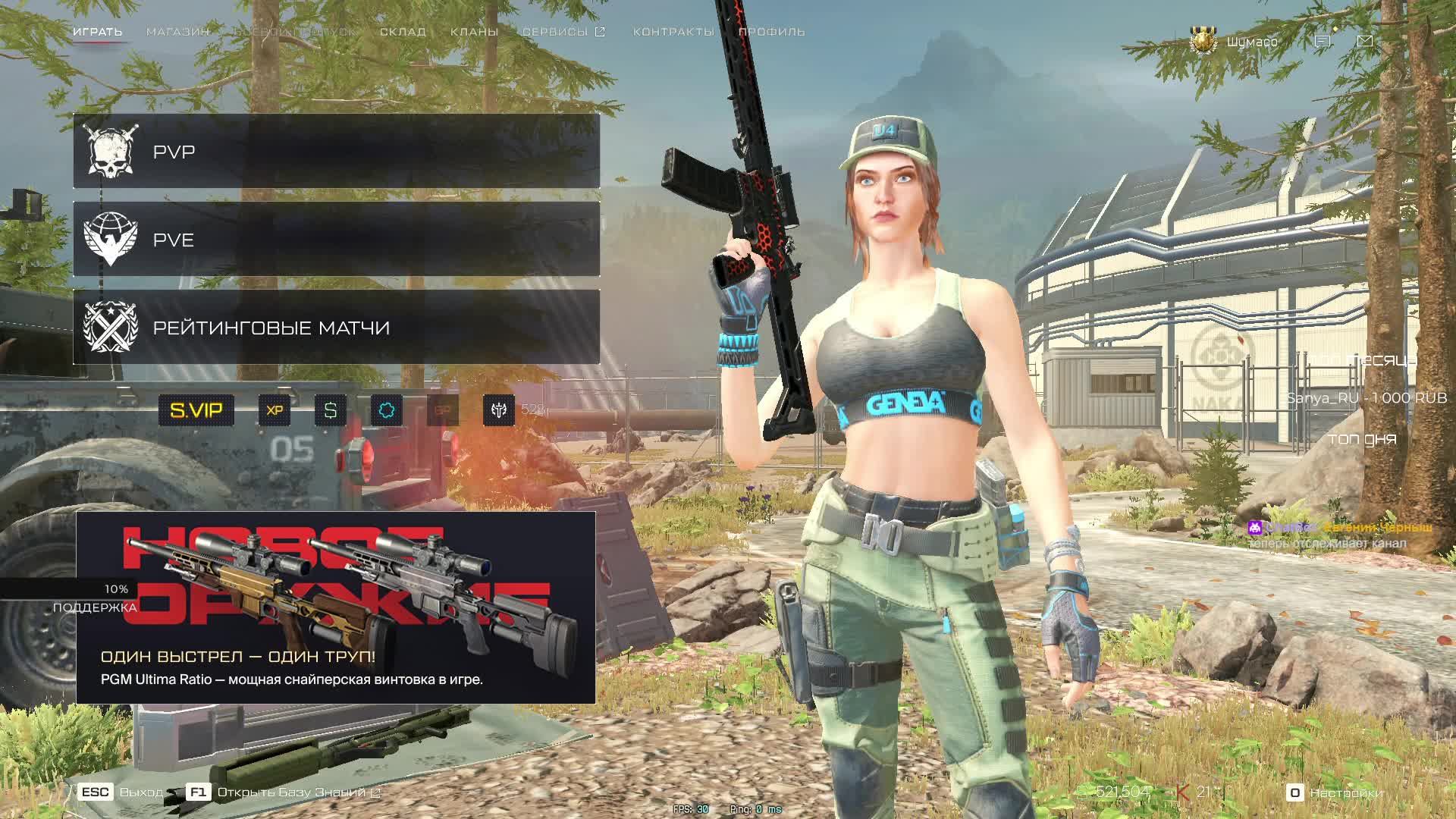1456x819 pixels.
Task: Click the S.VIP booster badge
Action: click(x=196, y=410)
